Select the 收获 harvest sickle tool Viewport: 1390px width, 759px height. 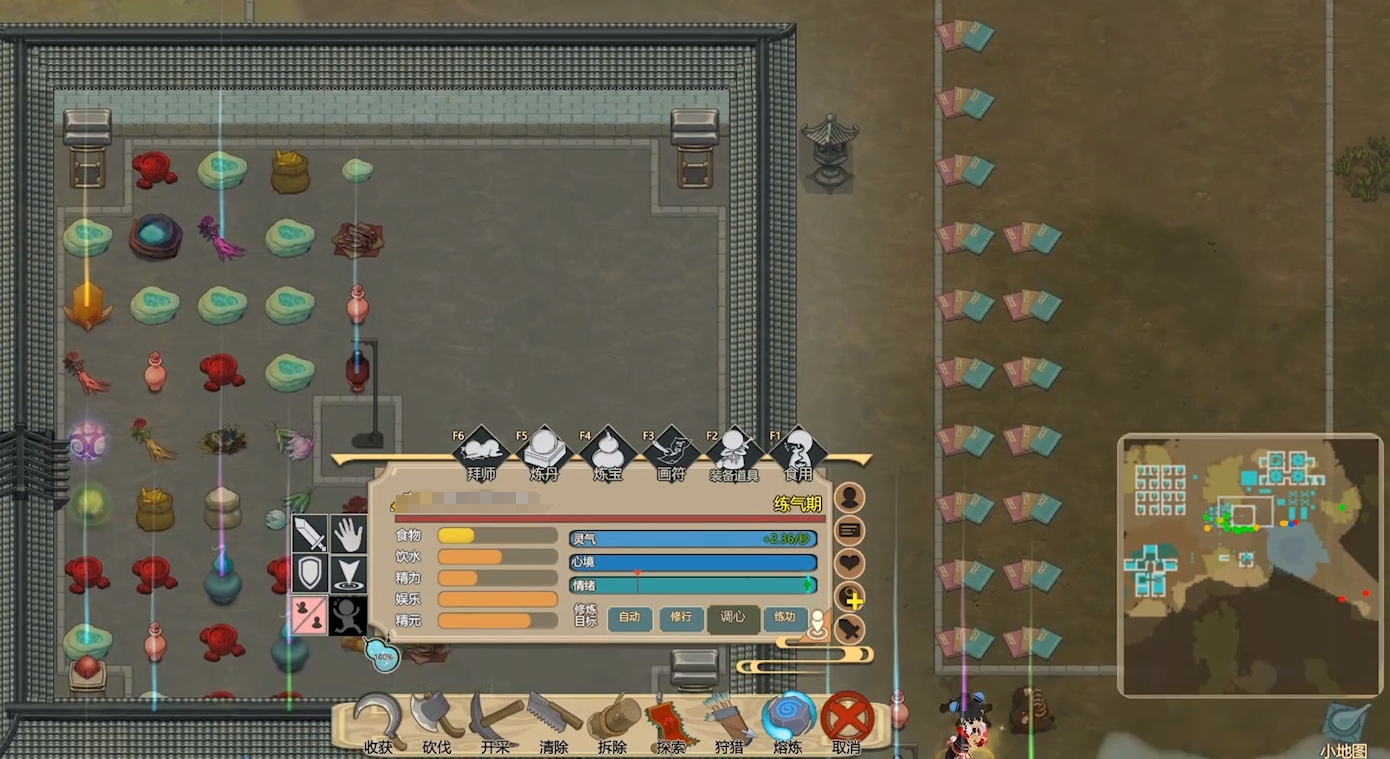[379, 722]
